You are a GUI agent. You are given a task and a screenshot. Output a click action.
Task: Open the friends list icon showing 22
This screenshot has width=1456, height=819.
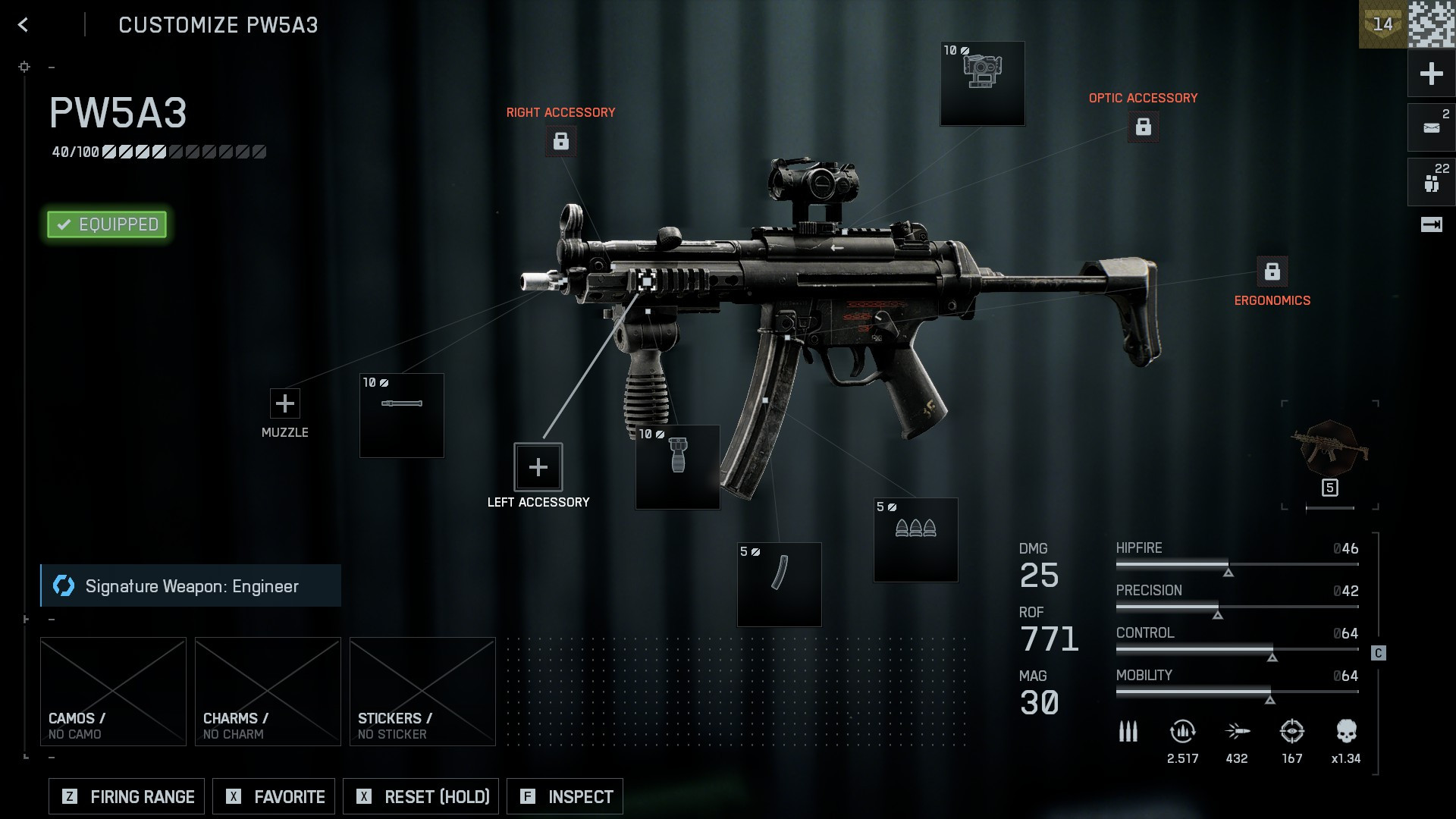point(1429,181)
